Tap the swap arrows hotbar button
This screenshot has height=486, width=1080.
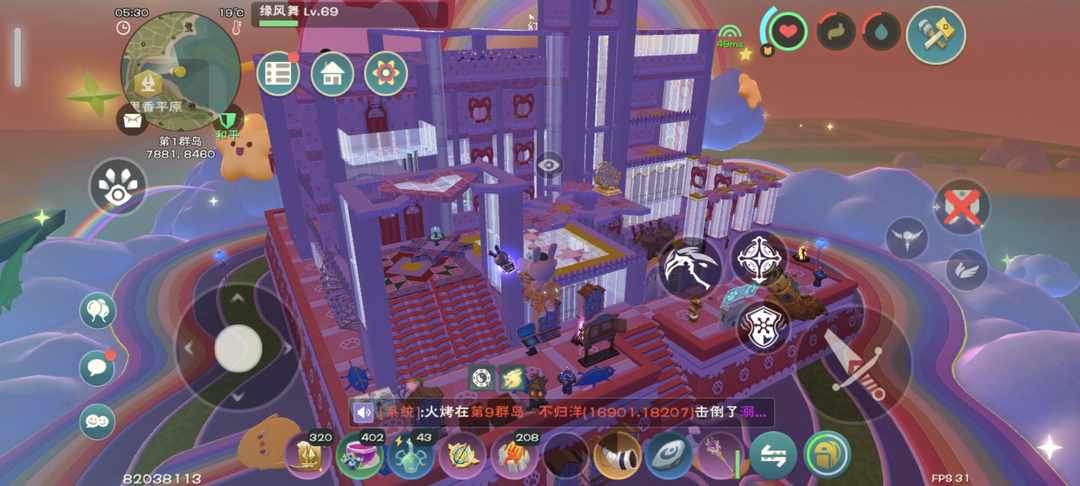(x=773, y=455)
